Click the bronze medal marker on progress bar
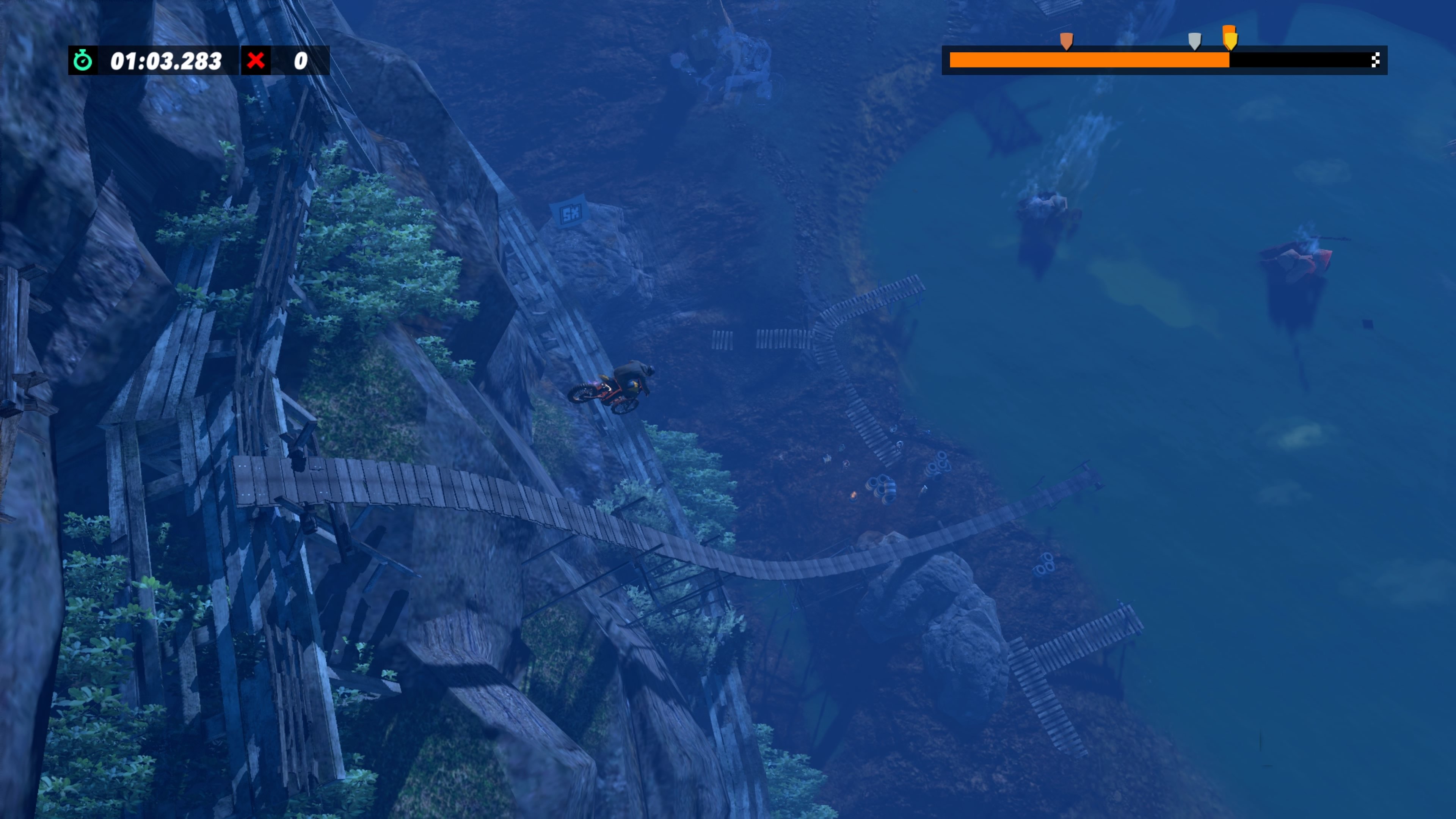The width and height of the screenshot is (1456, 819). [x=1066, y=41]
